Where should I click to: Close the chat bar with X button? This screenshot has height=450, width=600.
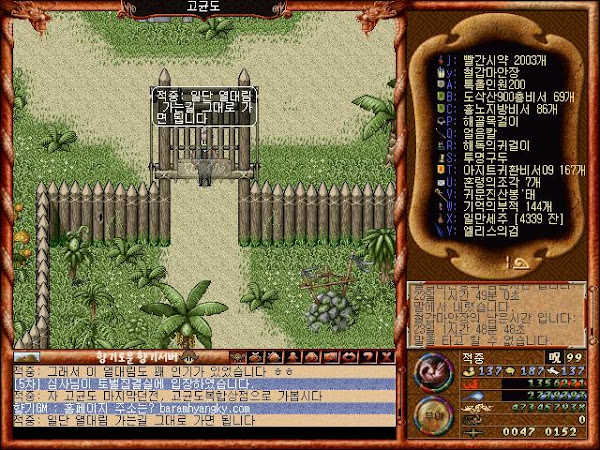tap(386, 356)
